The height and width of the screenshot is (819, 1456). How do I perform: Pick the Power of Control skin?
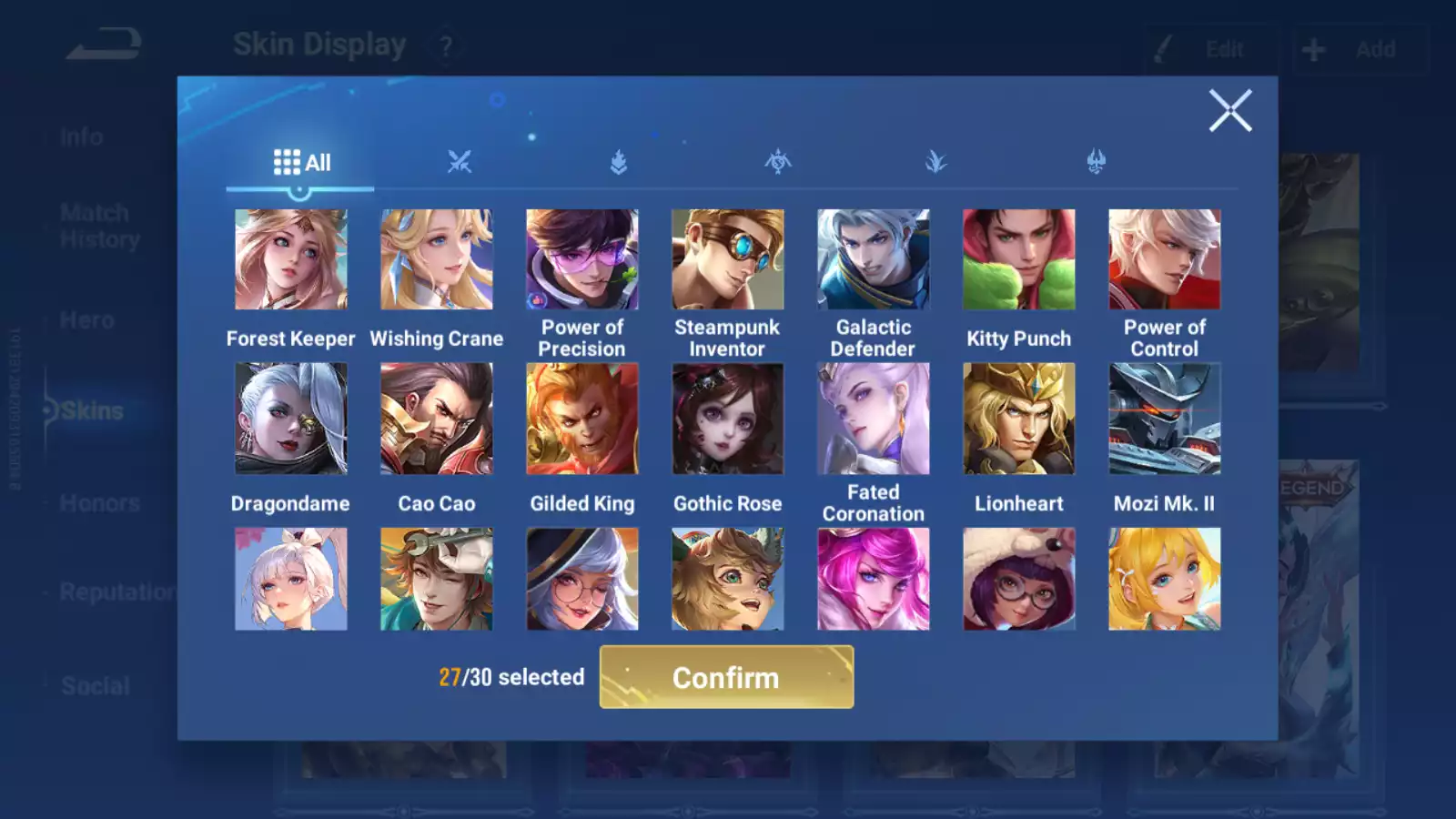click(1165, 260)
